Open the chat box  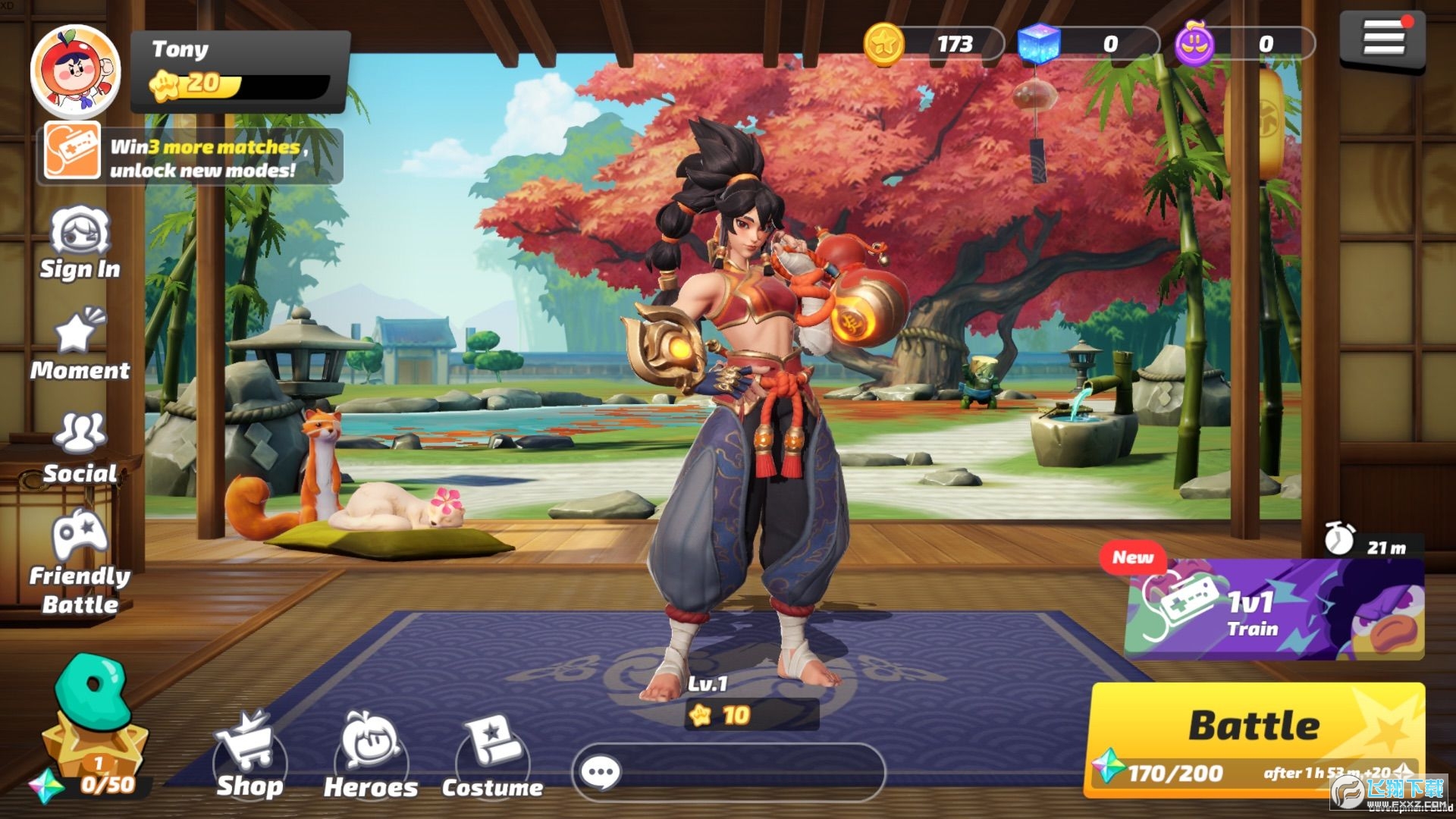coord(728,773)
